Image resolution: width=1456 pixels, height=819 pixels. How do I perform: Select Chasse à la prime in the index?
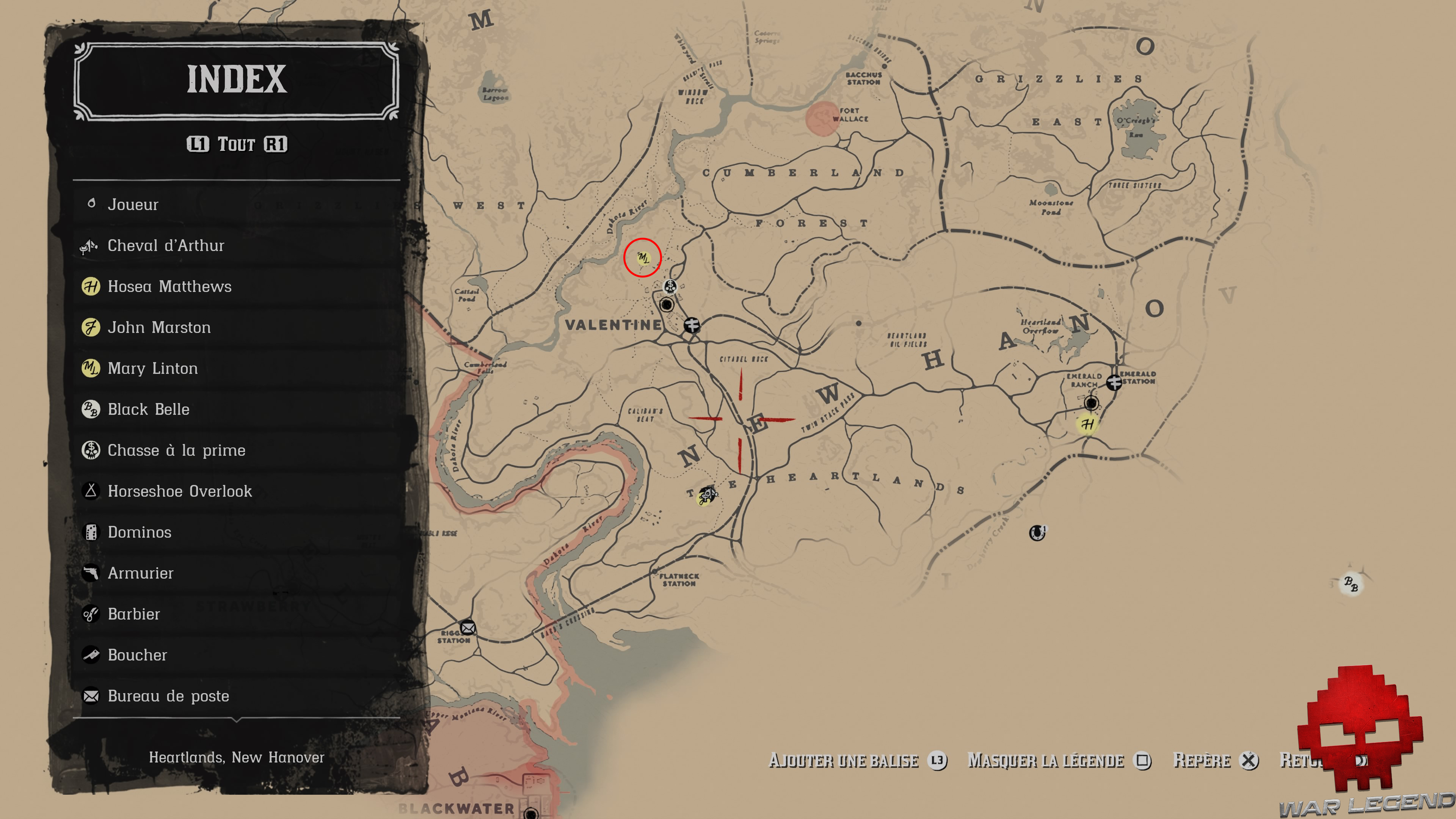pos(176,450)
